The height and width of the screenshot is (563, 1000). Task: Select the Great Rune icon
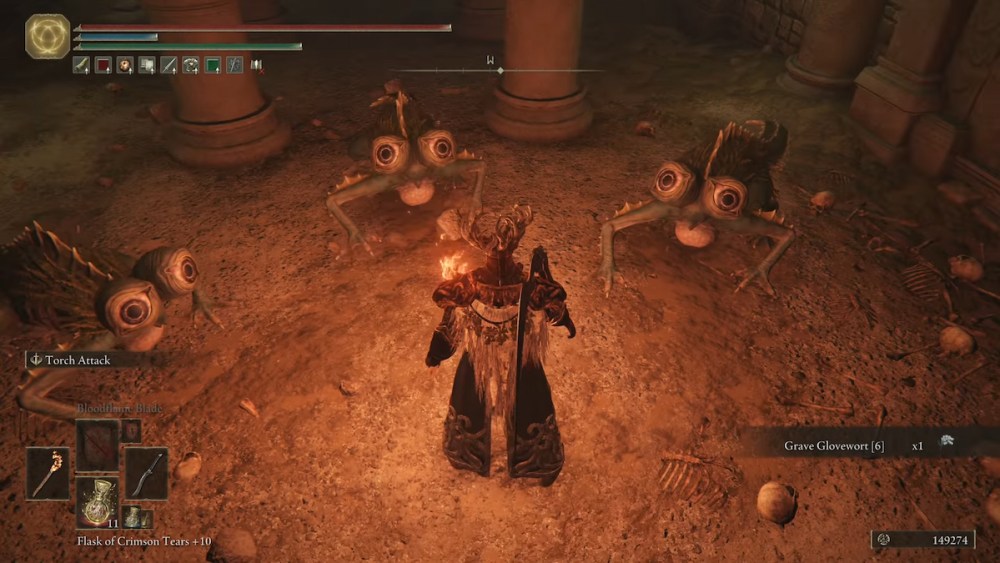[x=47, y=37]
